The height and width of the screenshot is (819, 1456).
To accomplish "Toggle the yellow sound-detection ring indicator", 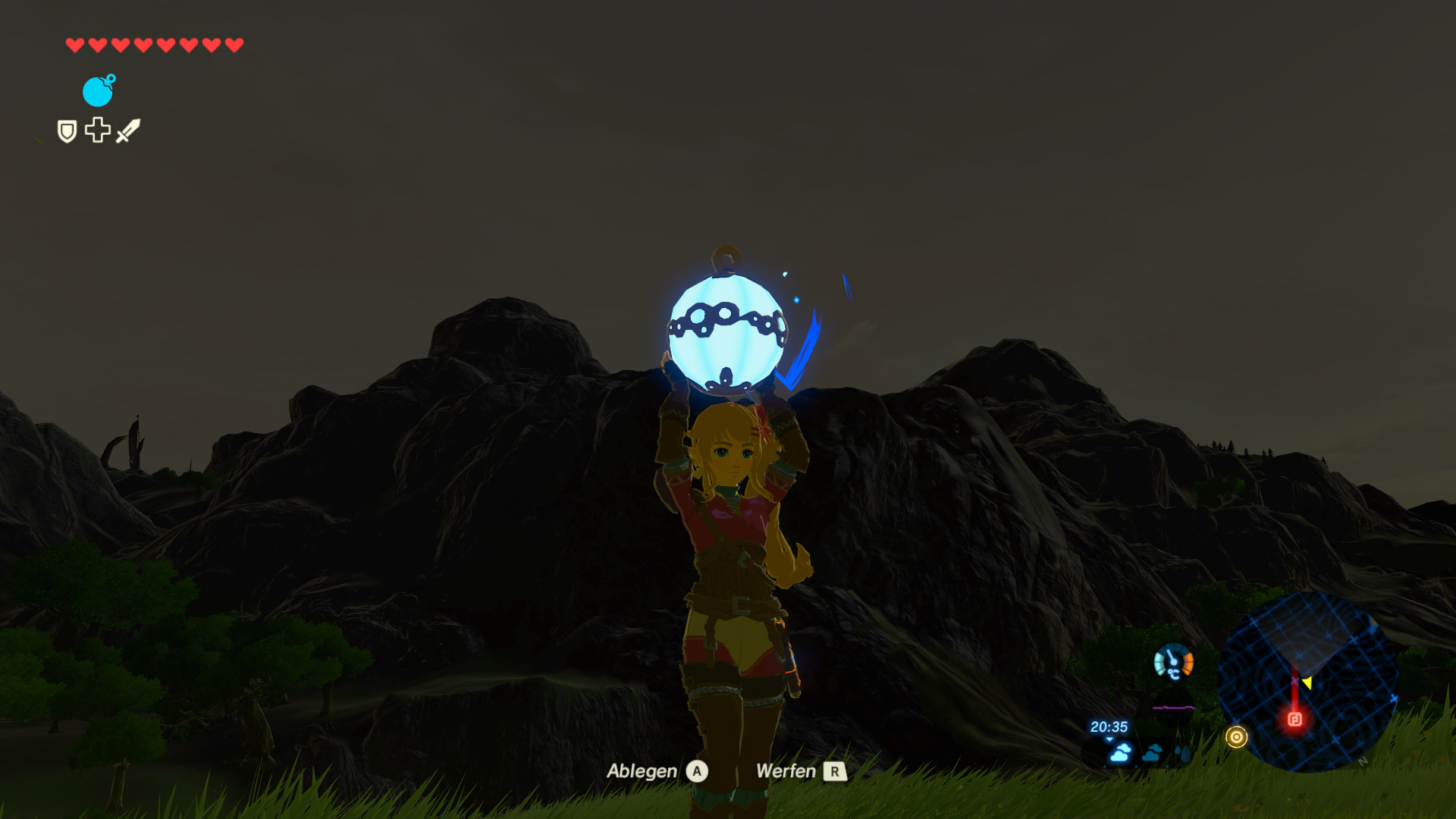I will click(1237, 737).
